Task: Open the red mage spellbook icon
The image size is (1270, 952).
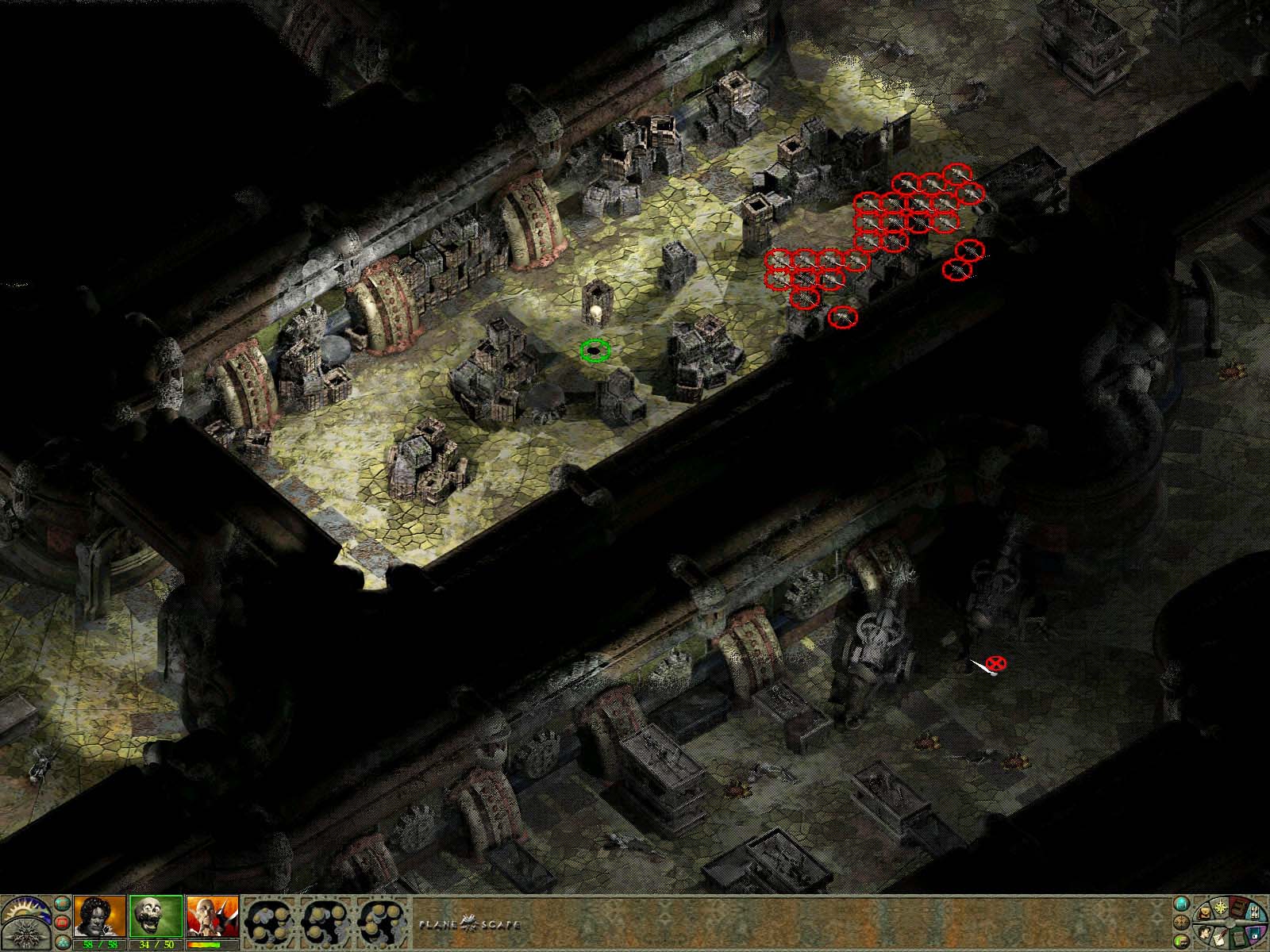Action: point(1238,908)
